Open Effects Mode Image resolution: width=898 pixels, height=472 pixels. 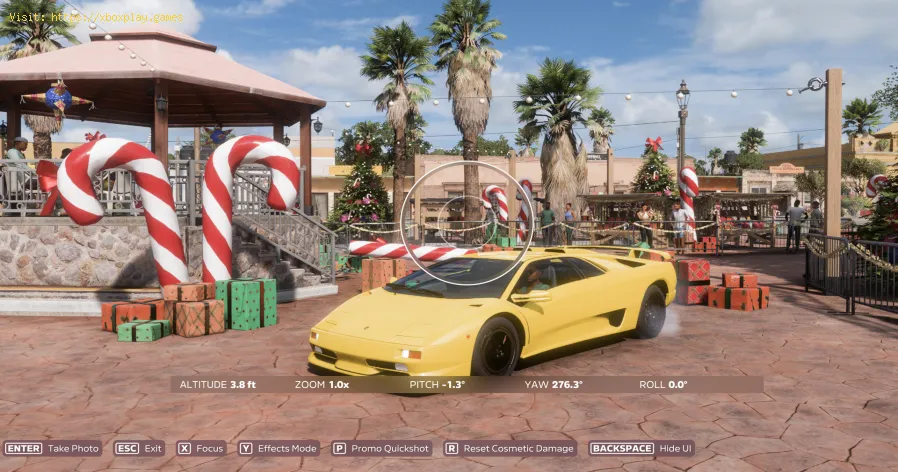coord(278,449)
